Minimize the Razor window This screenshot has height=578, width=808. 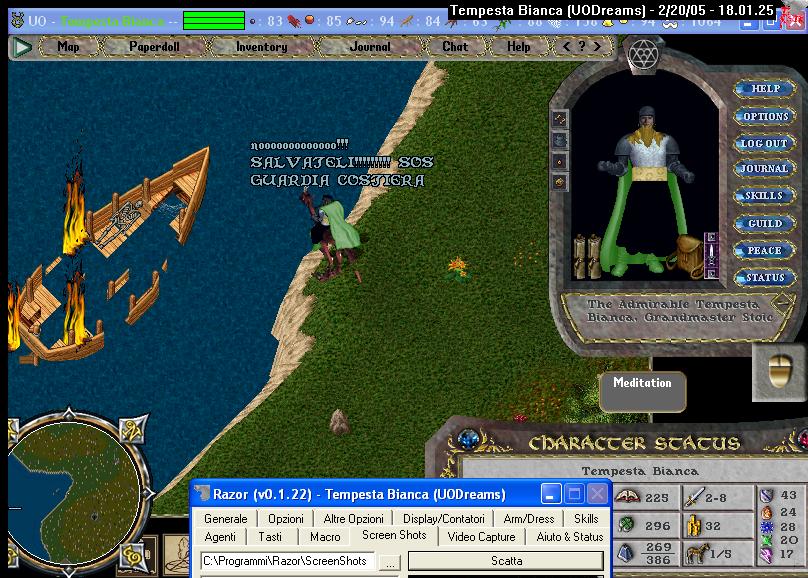[x=551, y=494]
